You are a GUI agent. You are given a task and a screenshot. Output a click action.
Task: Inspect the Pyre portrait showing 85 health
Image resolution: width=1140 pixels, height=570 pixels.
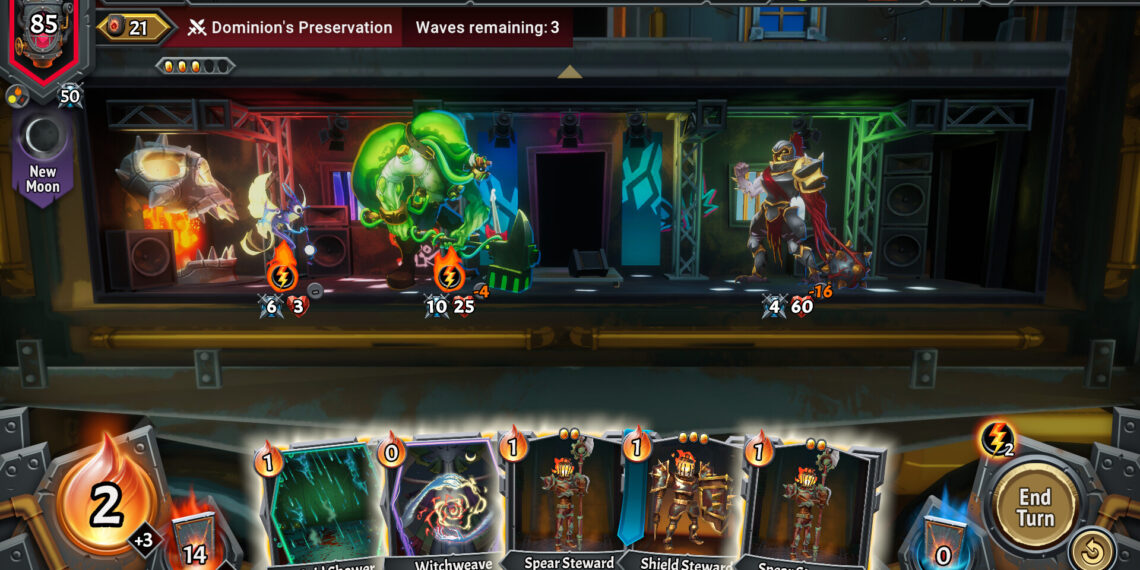42,35
